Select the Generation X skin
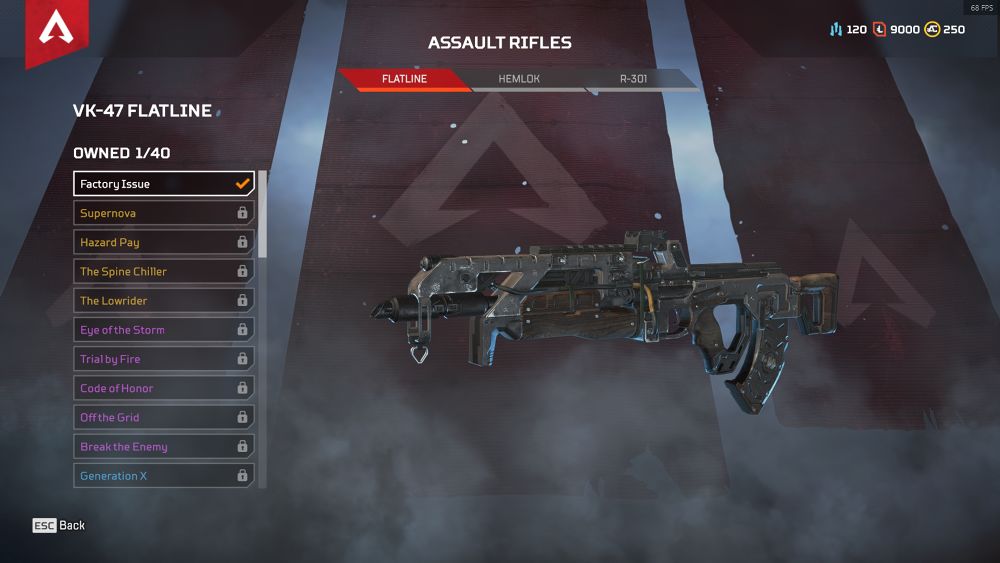Screen dimensions: 1000x563 click(164, 476)
